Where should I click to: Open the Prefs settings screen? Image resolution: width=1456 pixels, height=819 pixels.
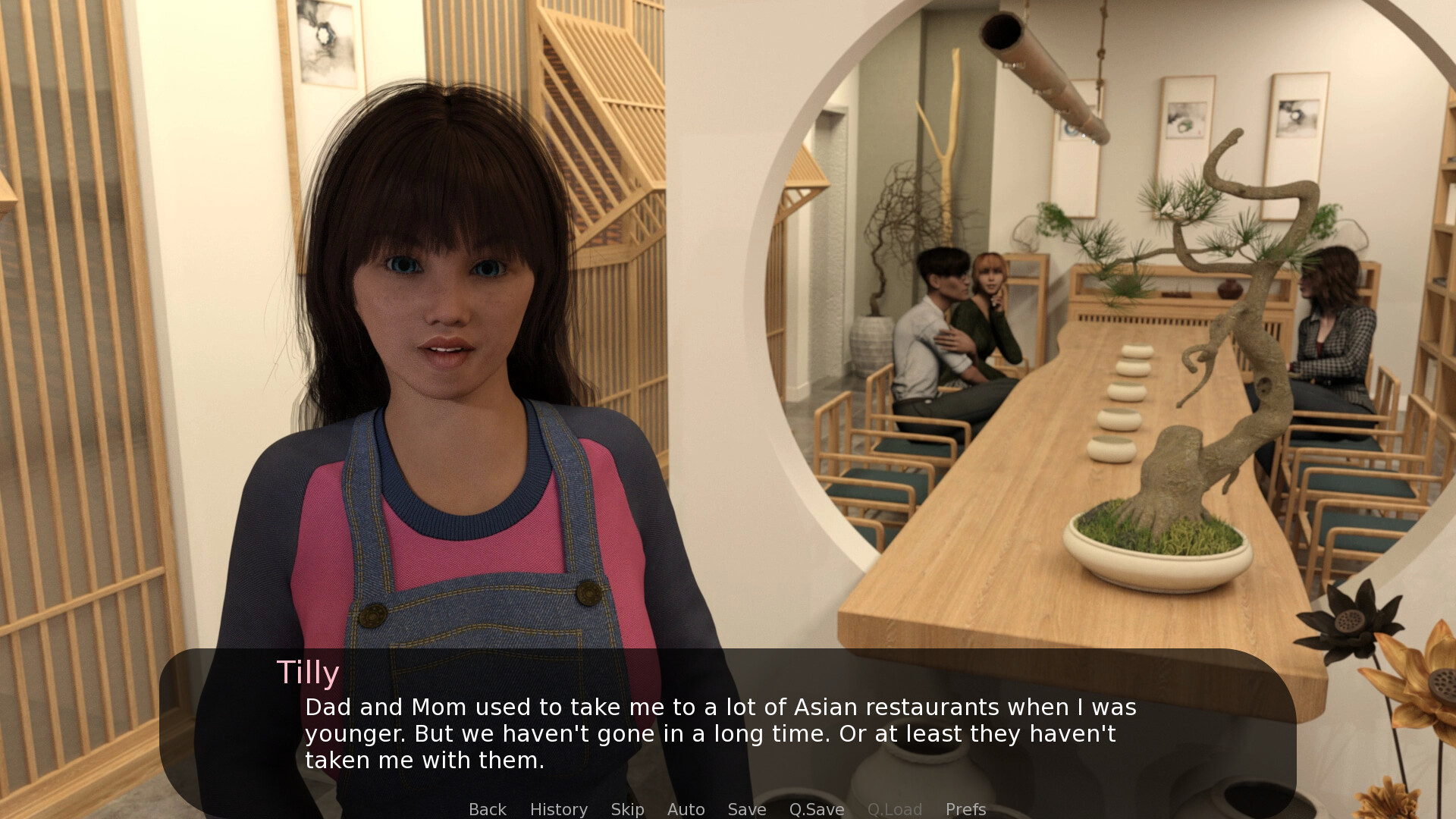click(x=965, y=809)
